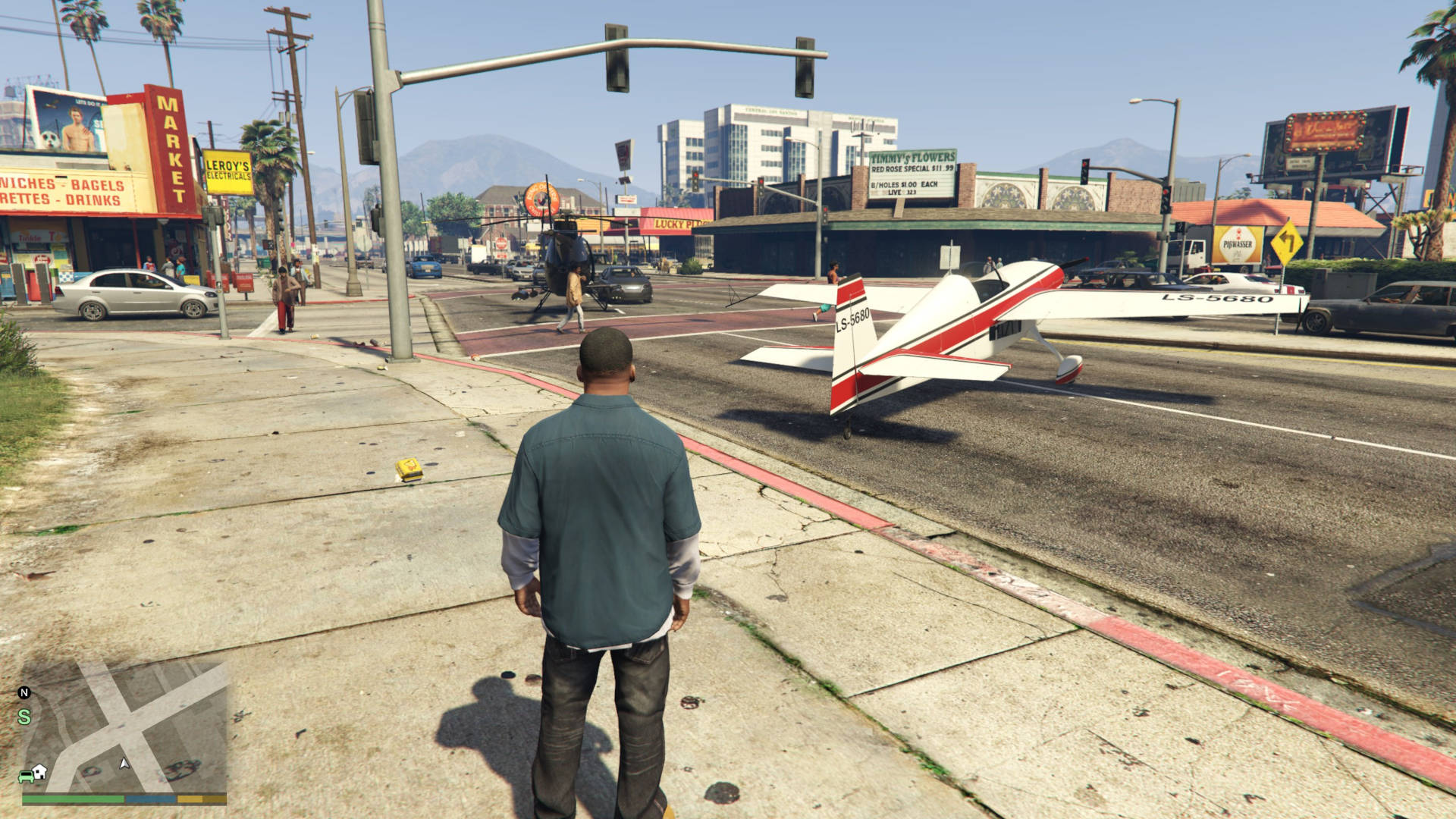Click the white player arrow on minimap

pyautogui.click(x=124, y=763)
